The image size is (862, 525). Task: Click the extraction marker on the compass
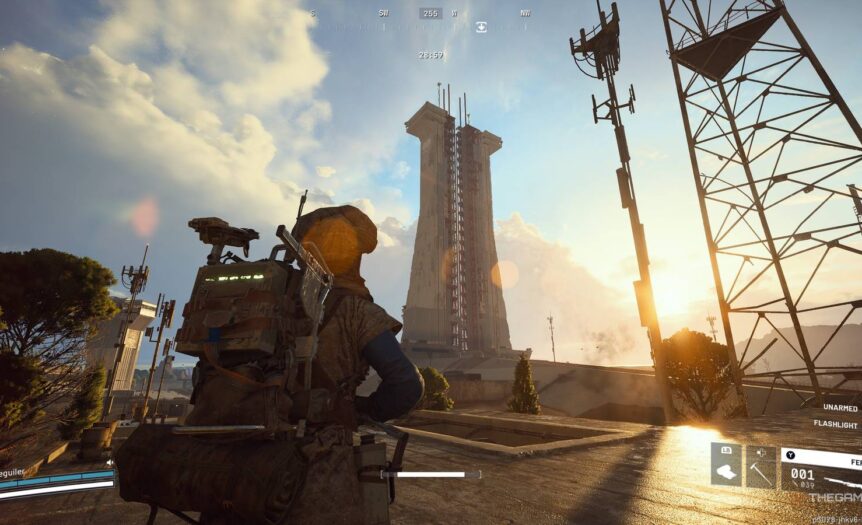tap(481, 27)
